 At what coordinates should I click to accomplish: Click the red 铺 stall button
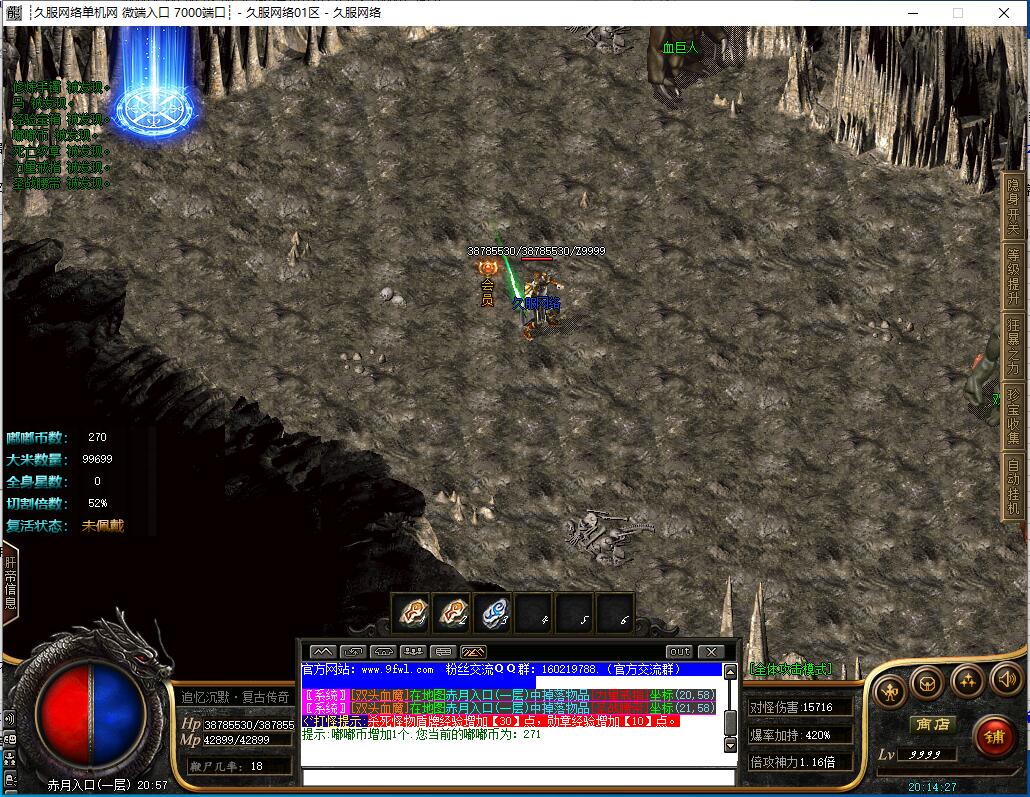tap(993, 738)
